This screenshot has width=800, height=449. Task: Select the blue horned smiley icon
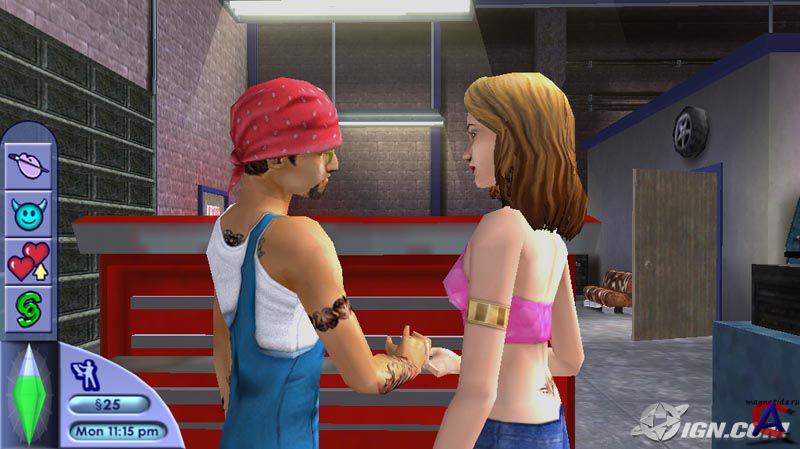pos(28,212)
